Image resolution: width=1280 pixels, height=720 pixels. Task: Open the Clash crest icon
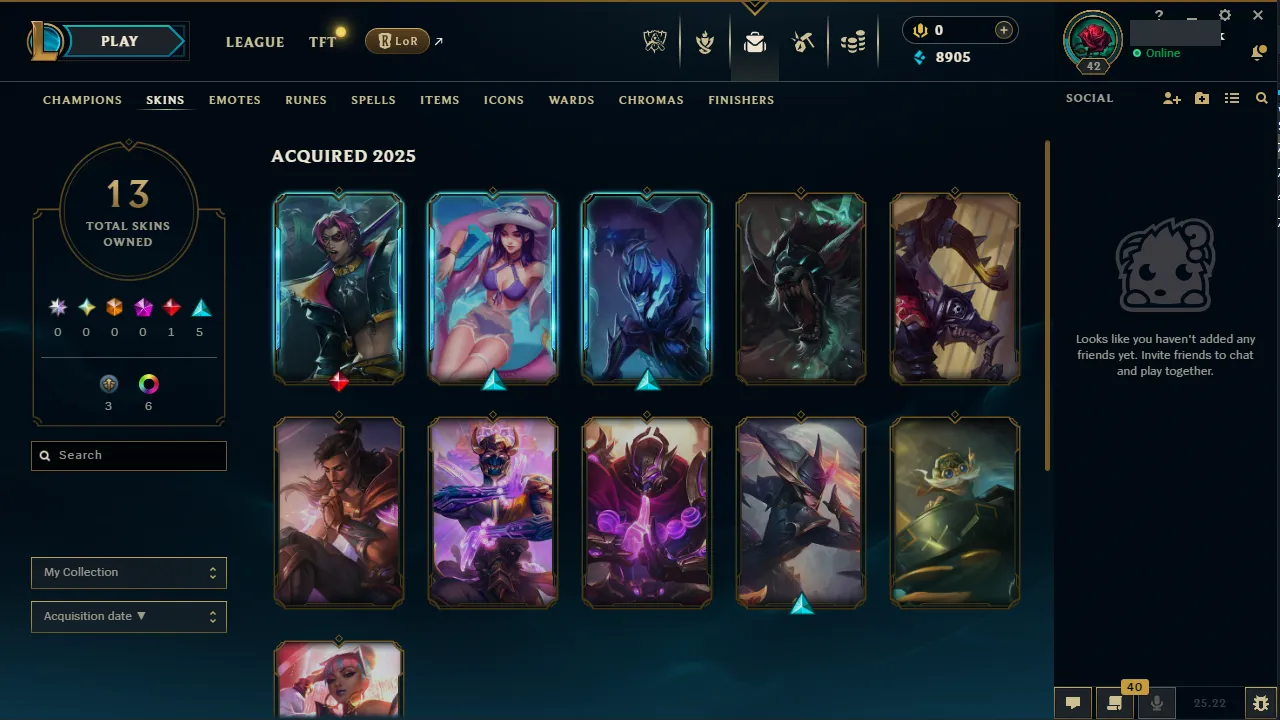click(705, 42)
